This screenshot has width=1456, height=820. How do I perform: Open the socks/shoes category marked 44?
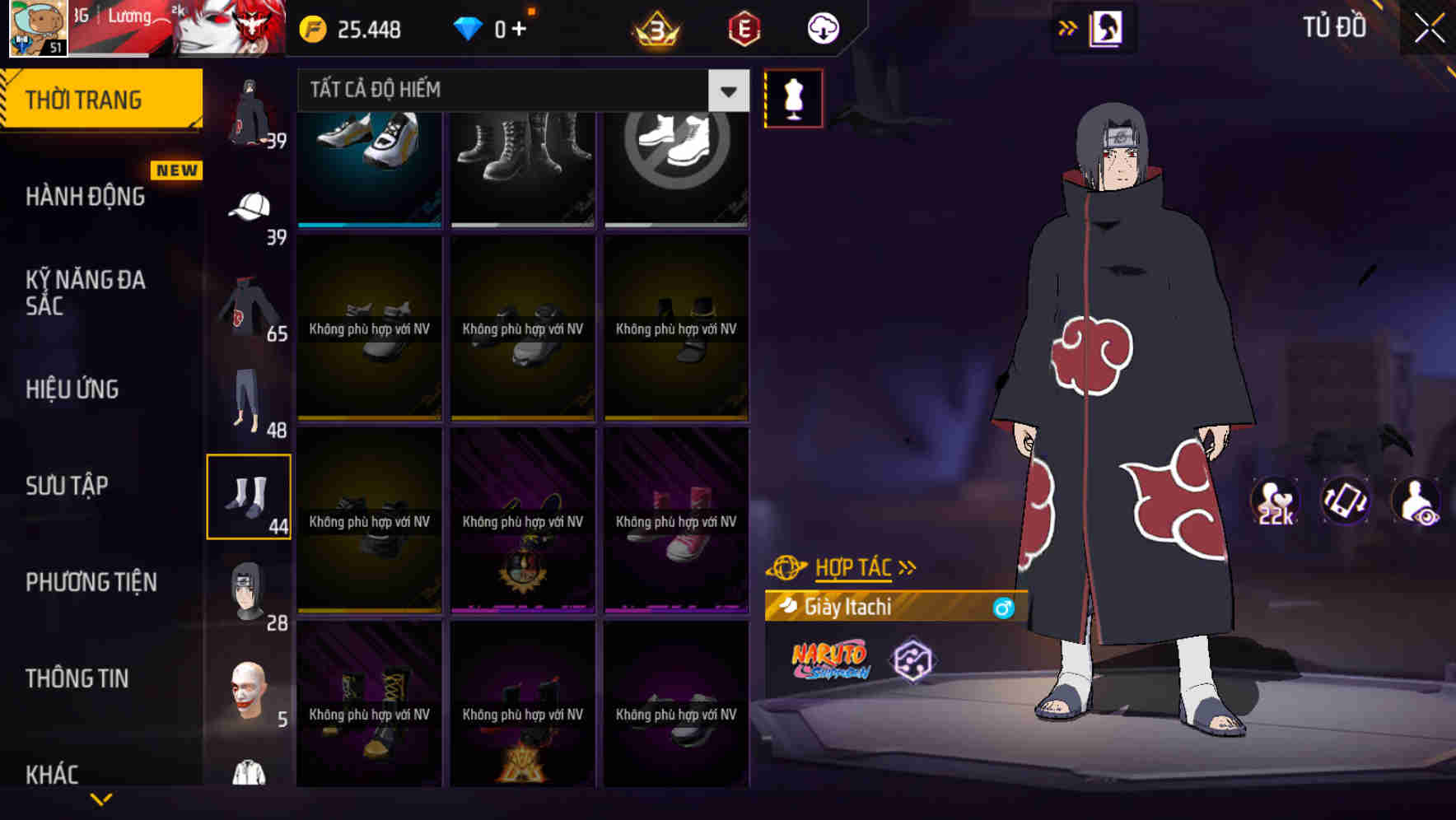(249, 494)
